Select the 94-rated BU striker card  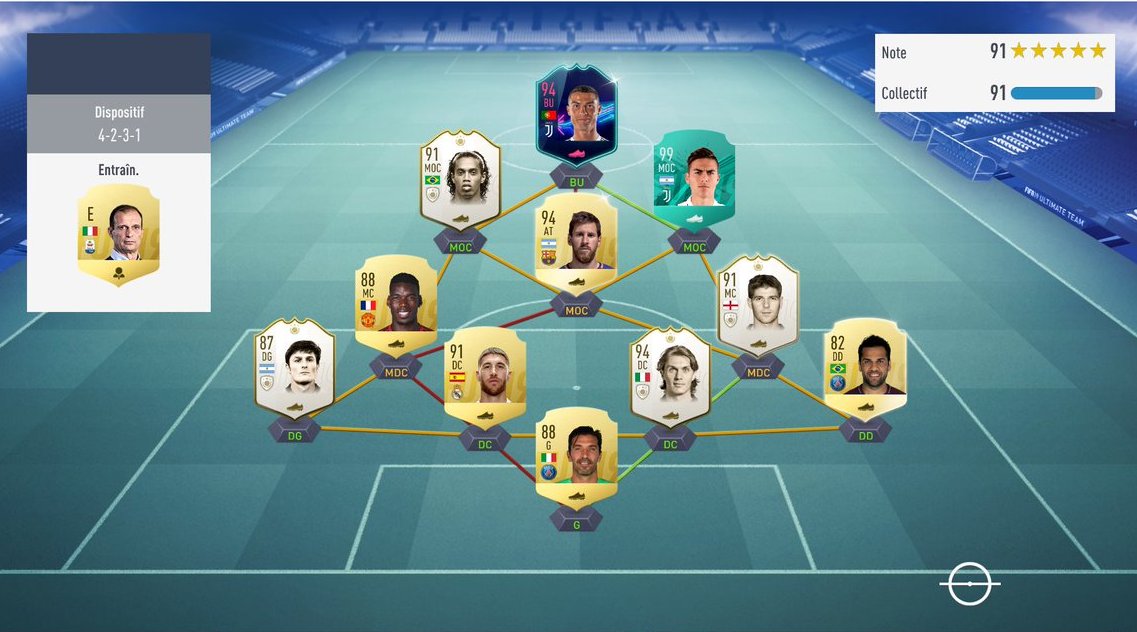(576, 114)
